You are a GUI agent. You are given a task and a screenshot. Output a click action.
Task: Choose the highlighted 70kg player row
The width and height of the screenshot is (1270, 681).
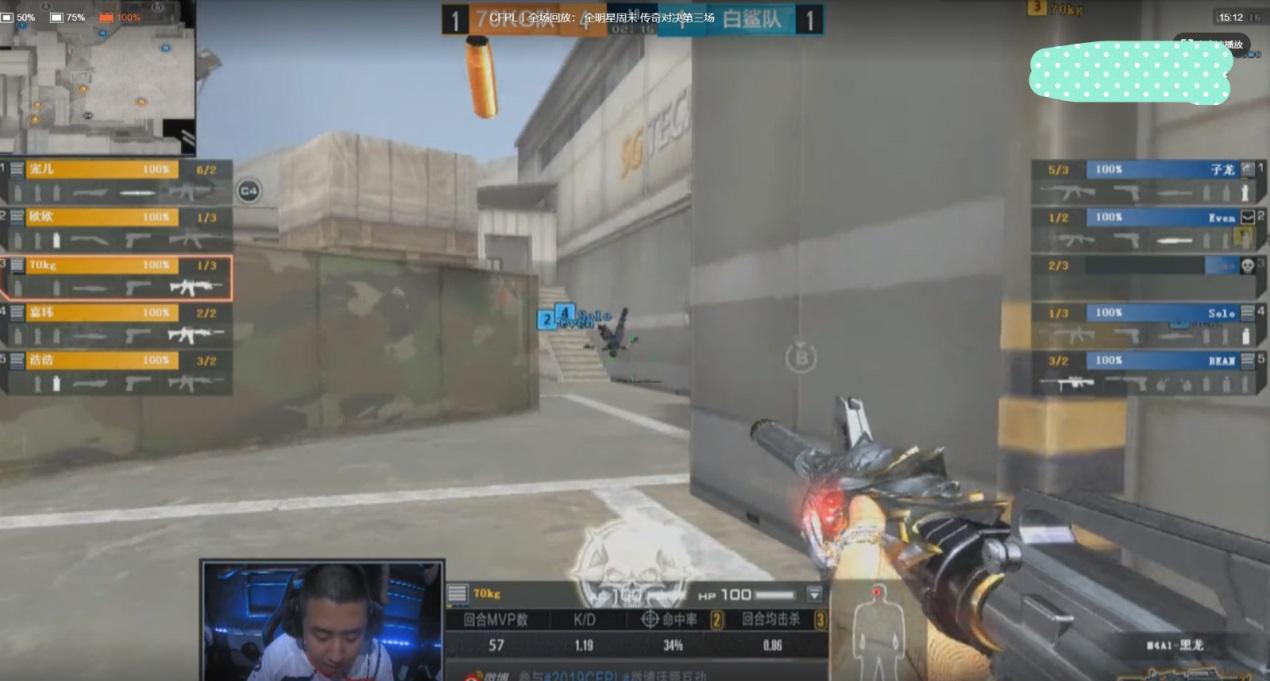pyautogui.click(x=117, y=277)
